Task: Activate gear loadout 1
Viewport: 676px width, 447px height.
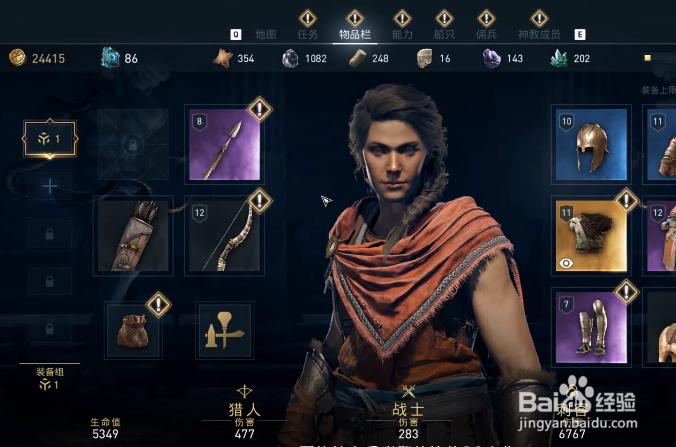Action: coord(50,140)
